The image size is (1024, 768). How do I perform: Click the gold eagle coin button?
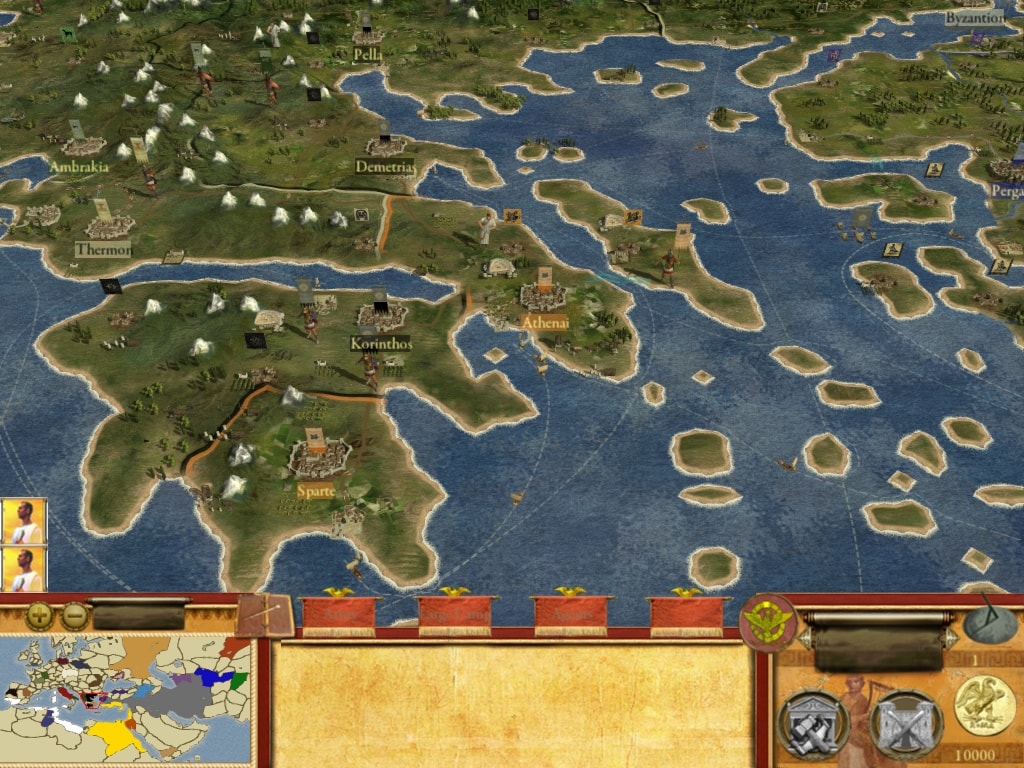click(985, 704)
